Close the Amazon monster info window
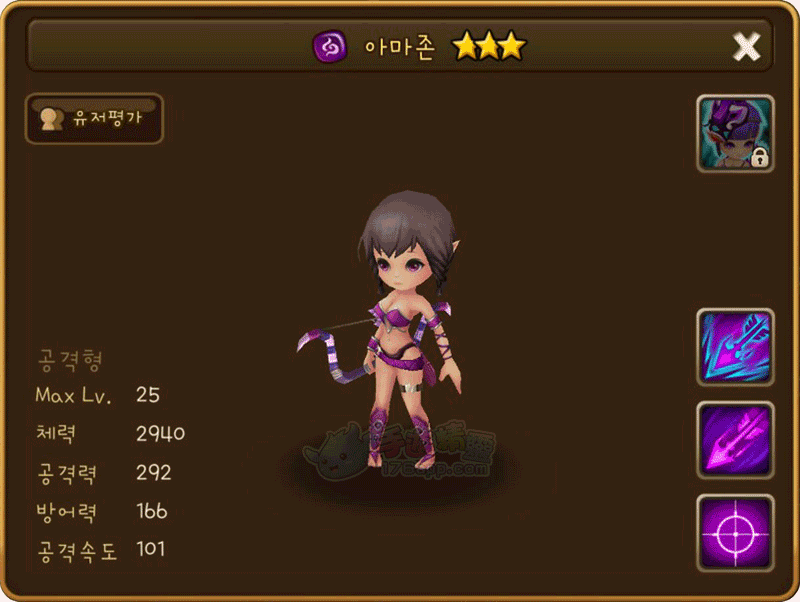The image size is (800, 602). coord(746,46)
